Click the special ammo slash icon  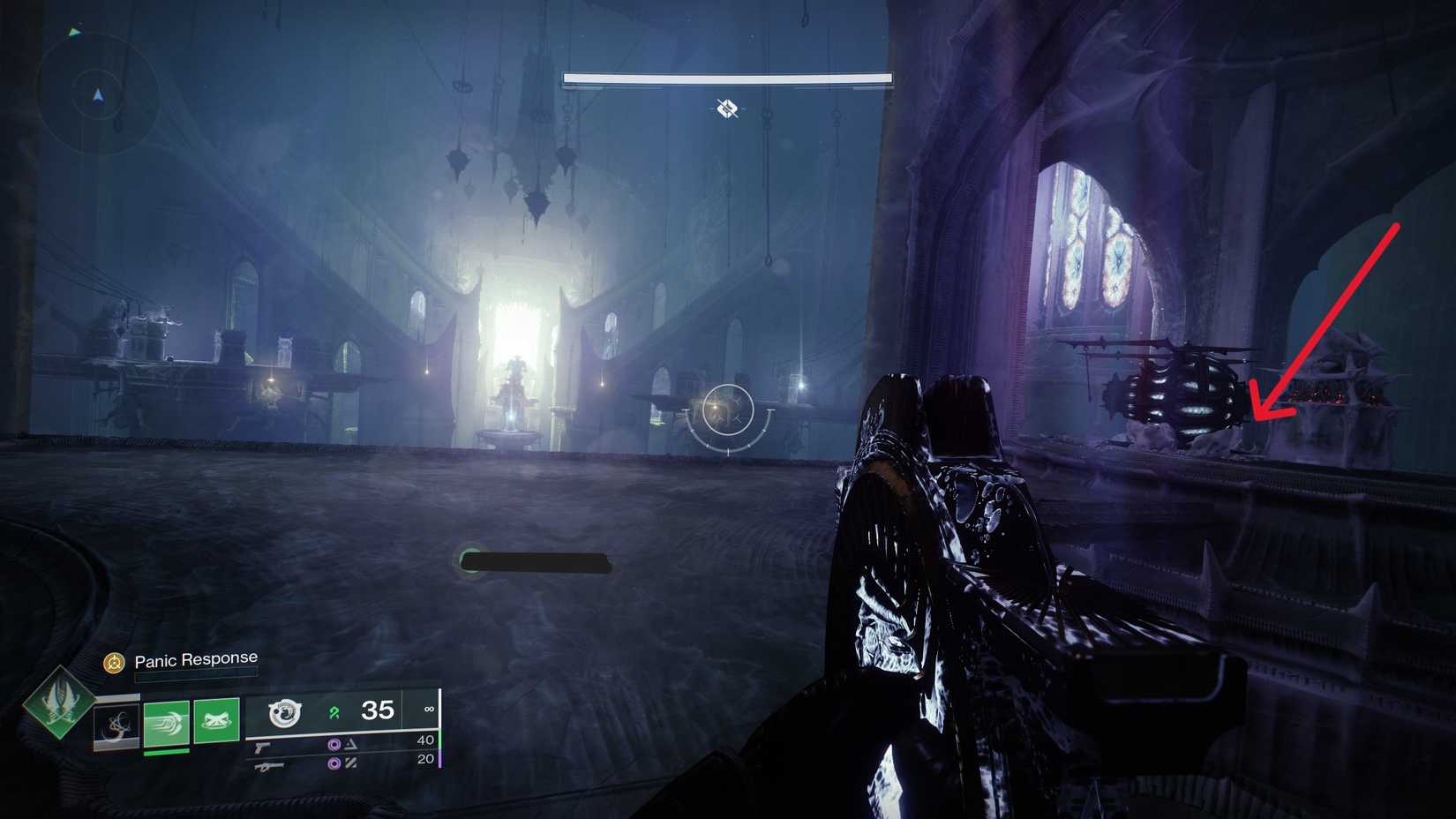[x=352, y=764]
